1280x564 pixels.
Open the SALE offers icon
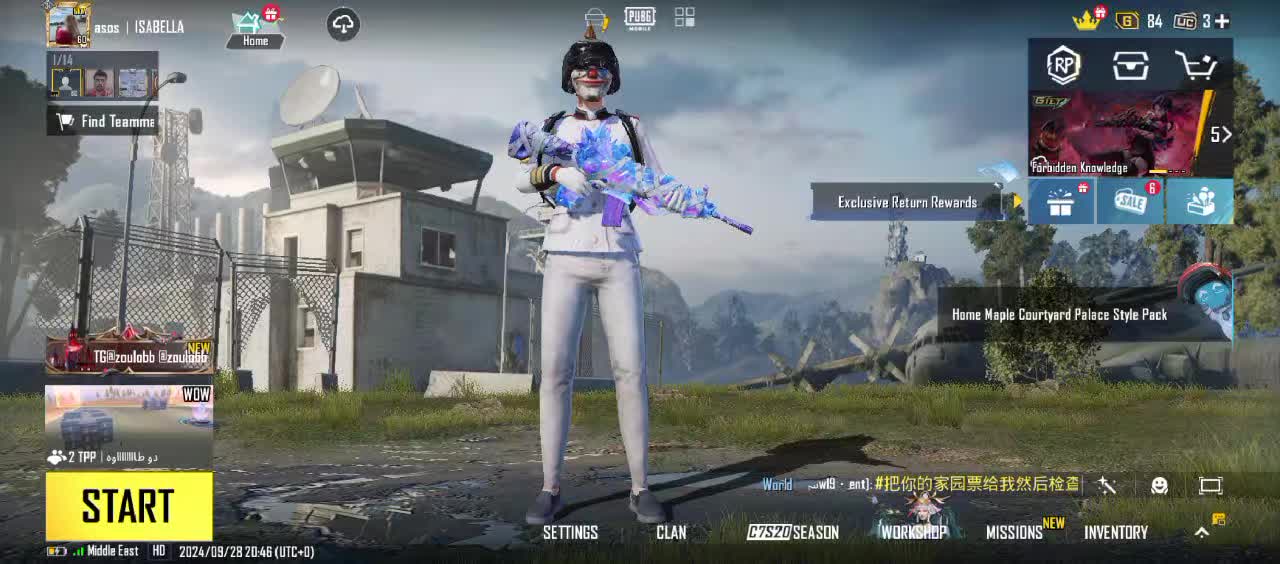(1130, 202)
